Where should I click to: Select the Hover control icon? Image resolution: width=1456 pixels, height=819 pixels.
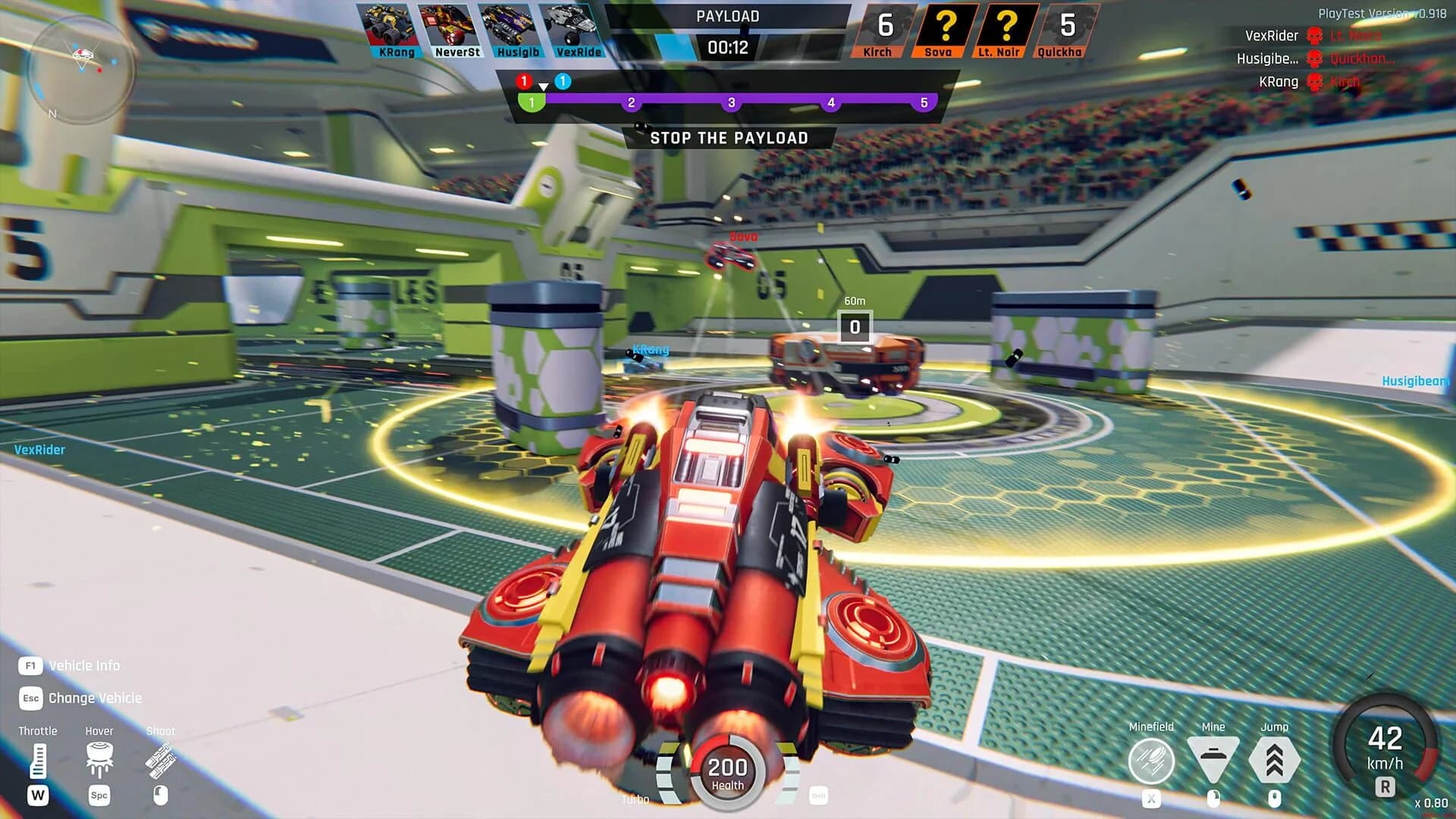(x=99, y=758)
